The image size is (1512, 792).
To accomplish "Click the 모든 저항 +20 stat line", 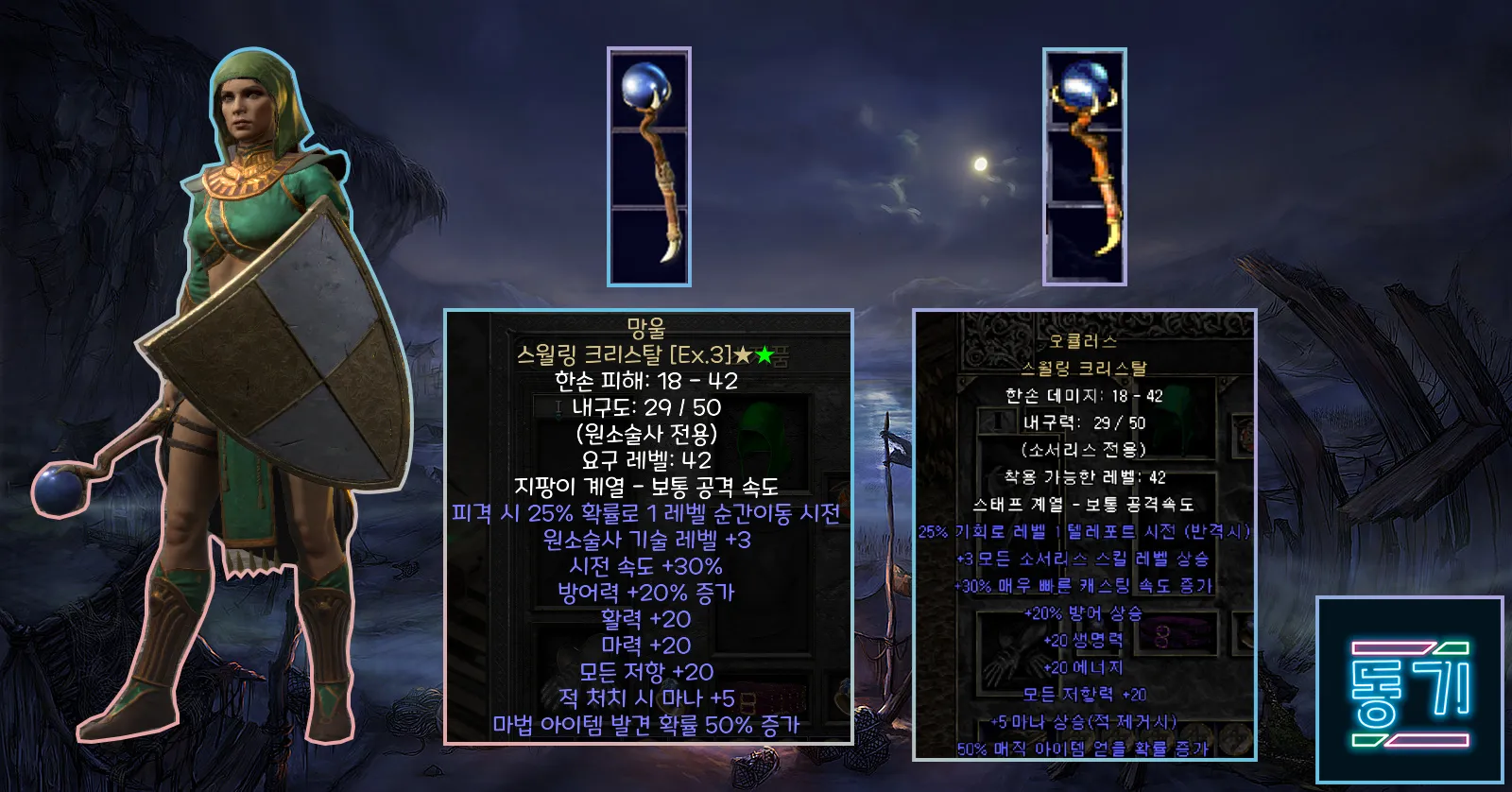I will [647, 670].
